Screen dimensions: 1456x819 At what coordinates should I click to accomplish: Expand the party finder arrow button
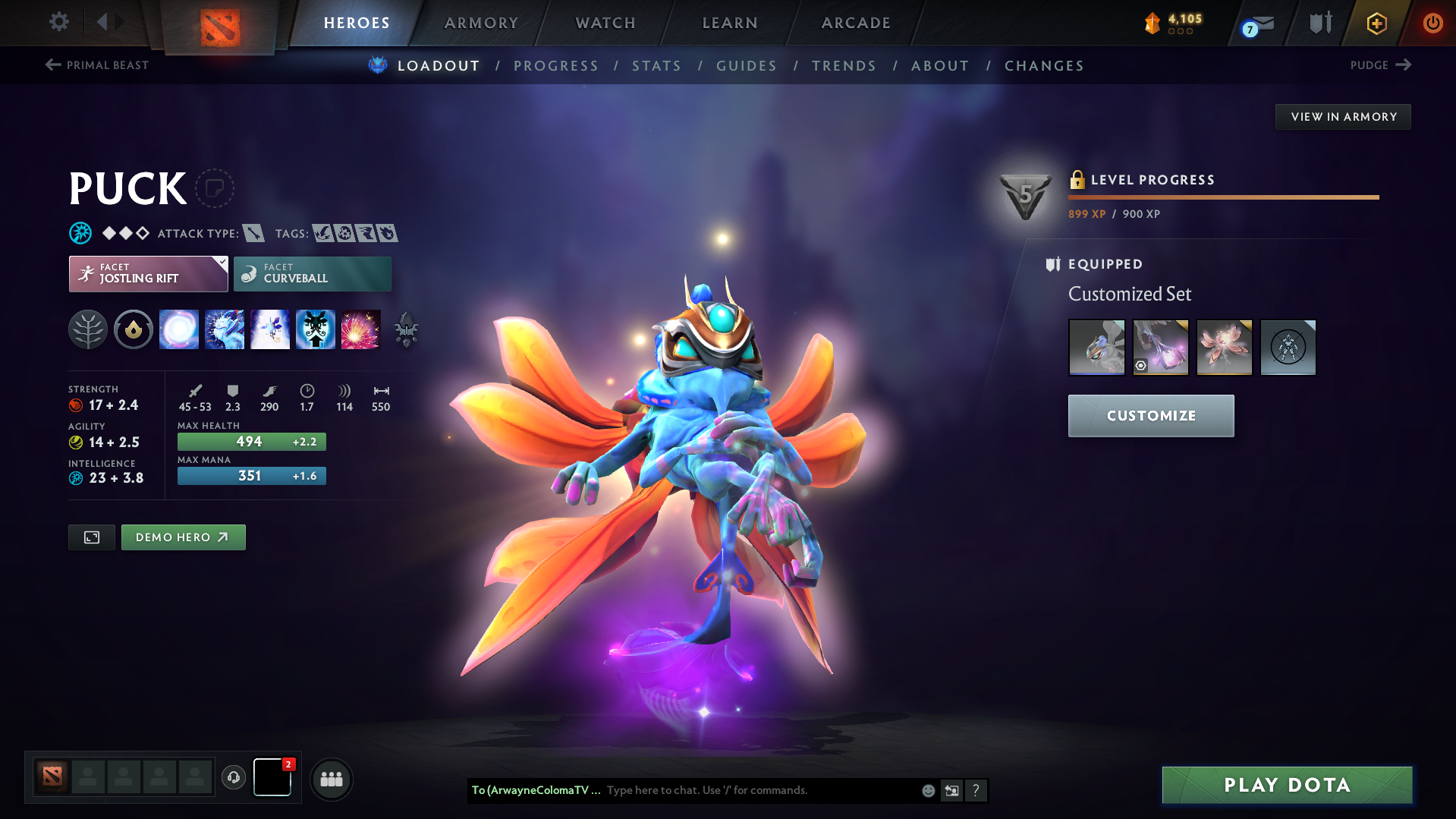pyautogui.click(x=332, y=779)
